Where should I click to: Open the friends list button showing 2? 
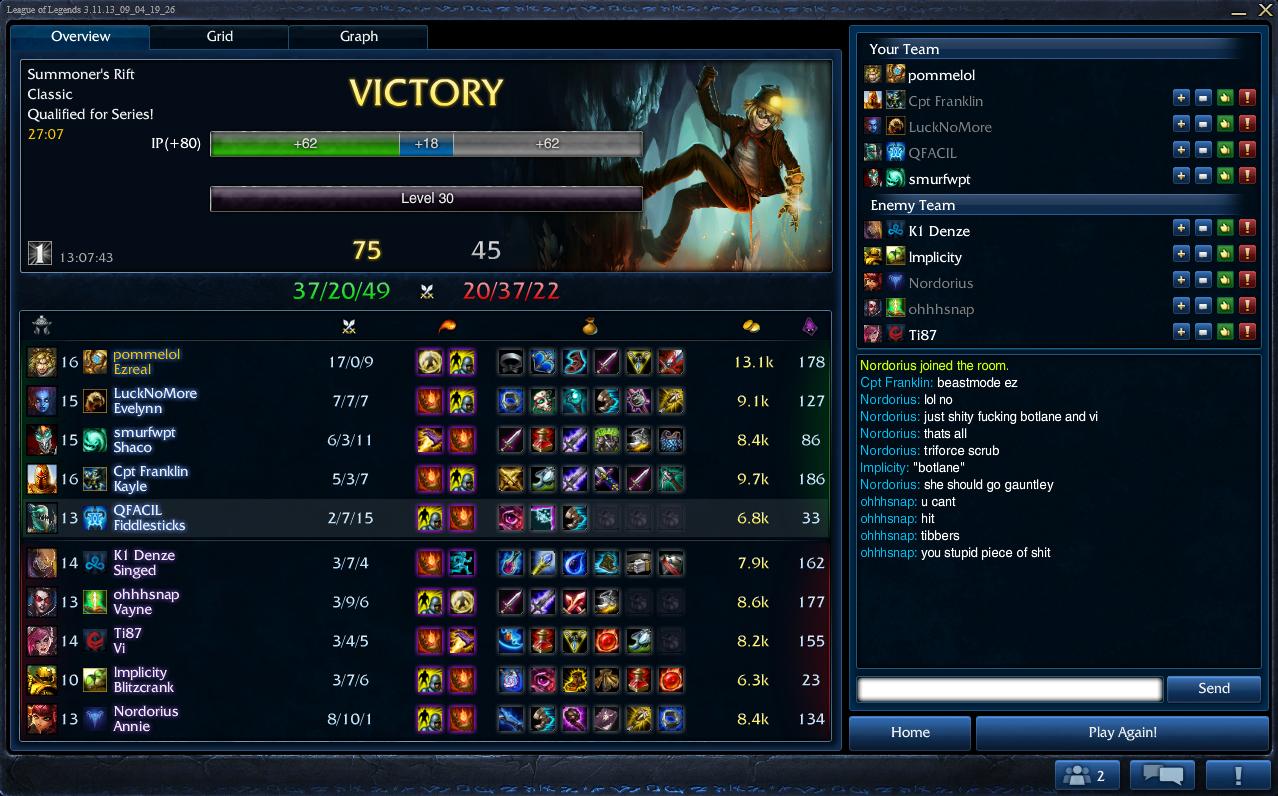click(x=1086, y=775)
